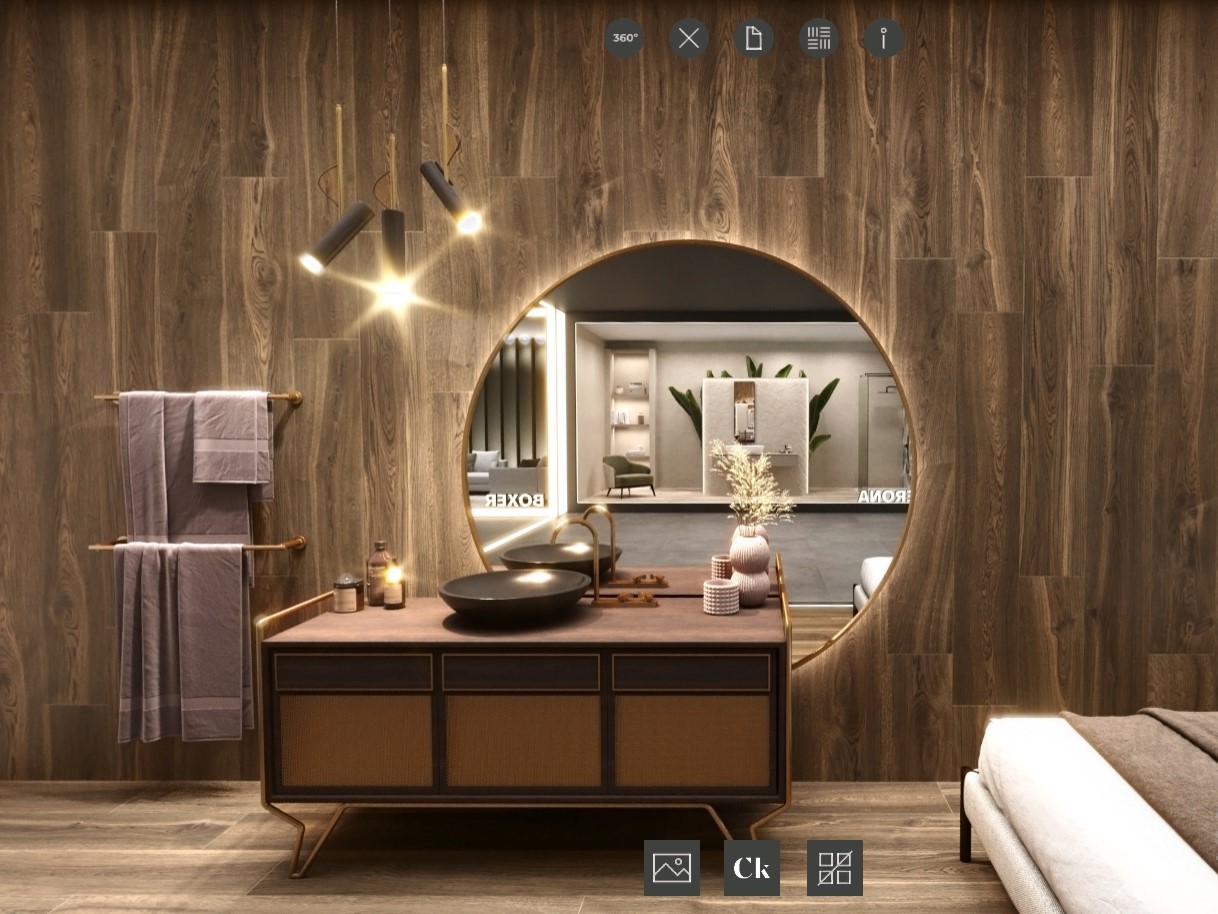The width and height of the screenshot is (1218, 914).
Task: Click the 'Ck' logo button
Action: [x=752, y=868]
